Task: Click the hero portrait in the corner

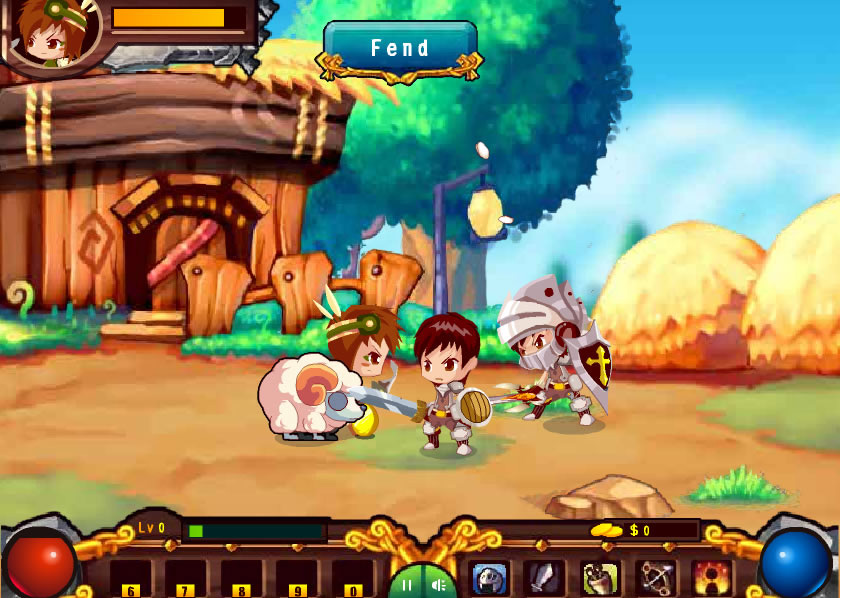Action: point(53,34)
